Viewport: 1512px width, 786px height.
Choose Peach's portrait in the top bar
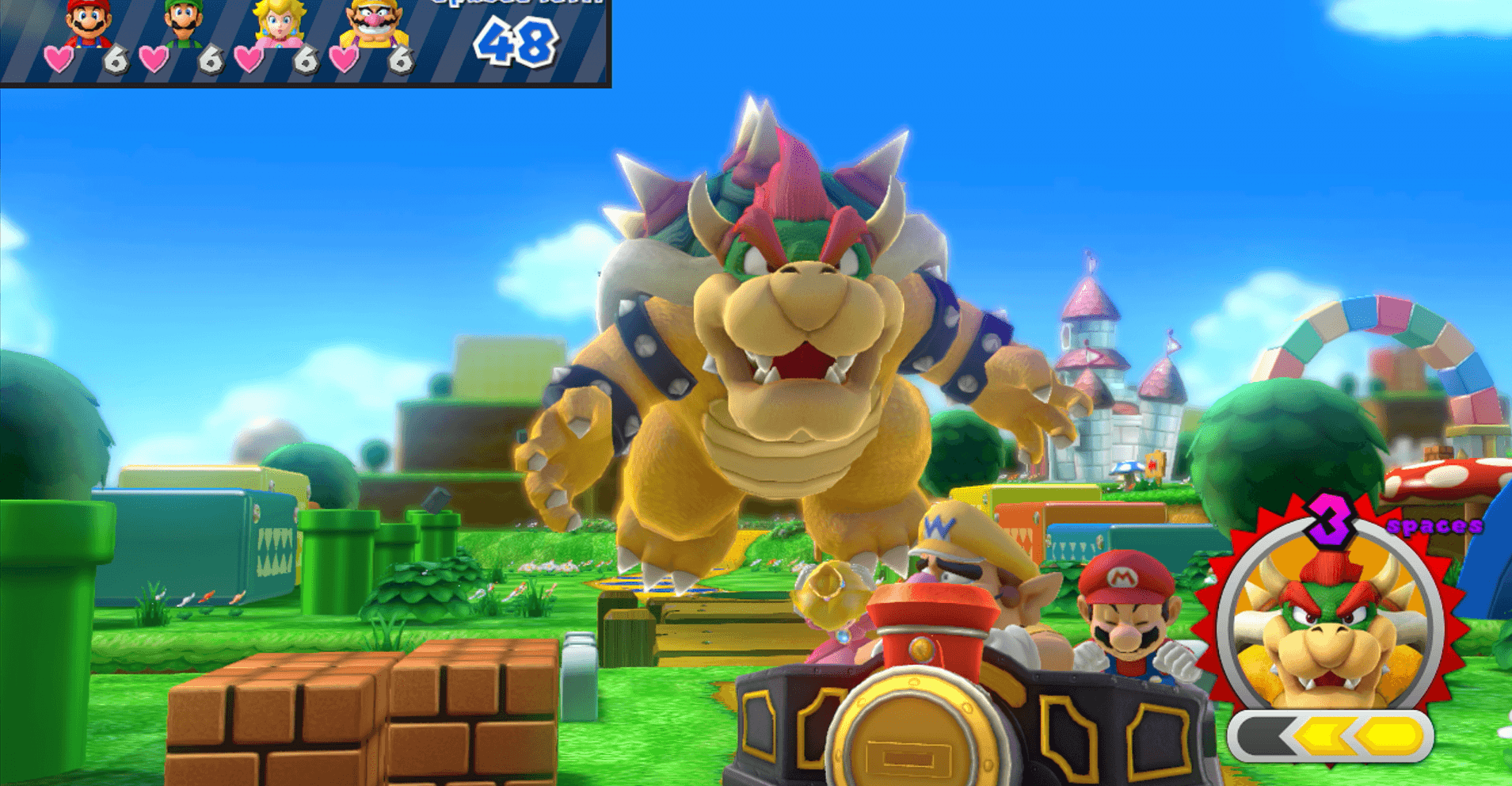279,22
